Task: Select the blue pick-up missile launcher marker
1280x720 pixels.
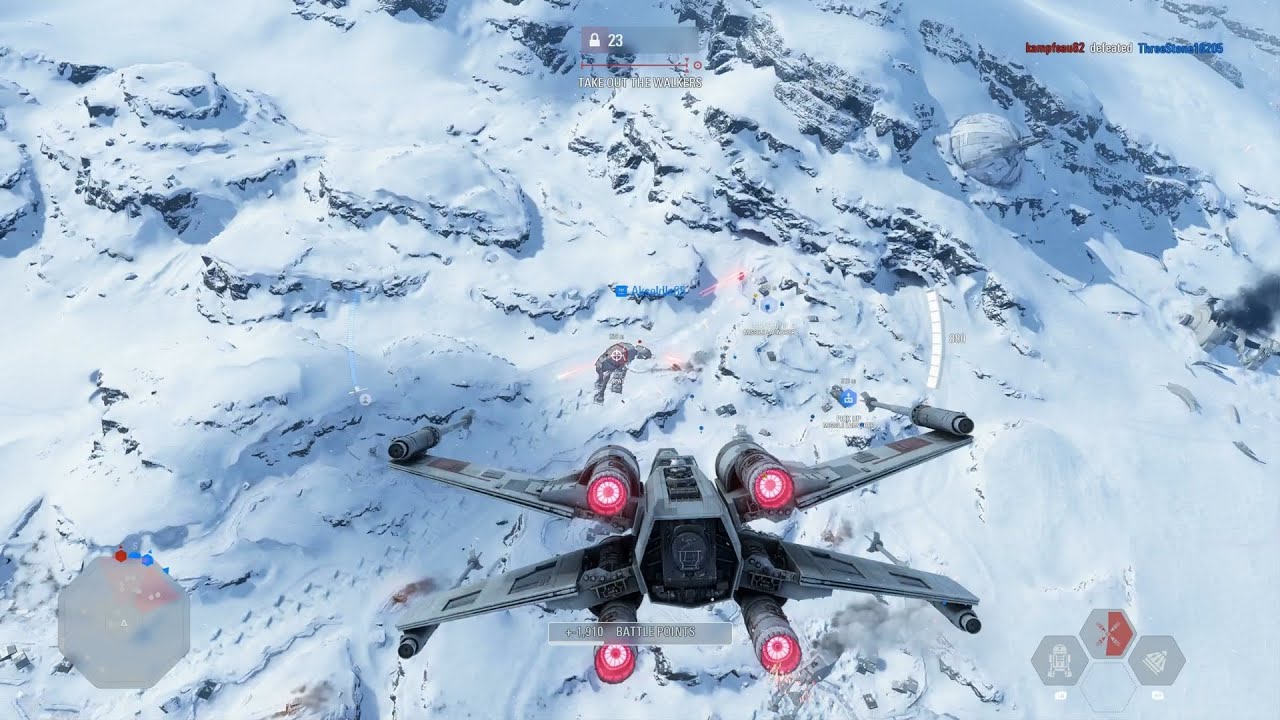Action: 848,398
